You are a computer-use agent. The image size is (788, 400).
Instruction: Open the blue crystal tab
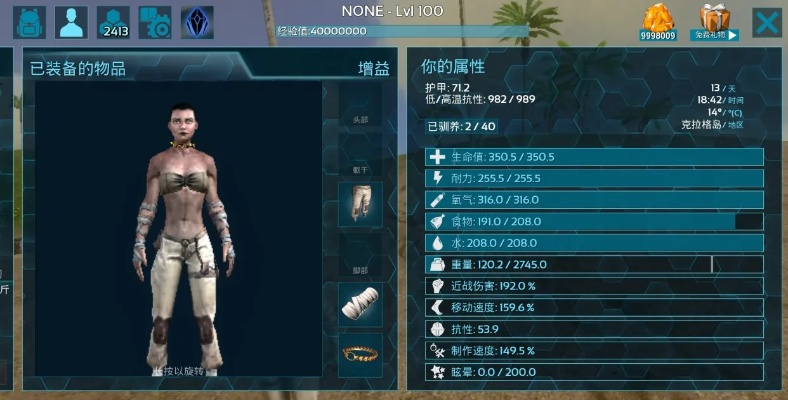pyautogui.click(x=197, y=22)
